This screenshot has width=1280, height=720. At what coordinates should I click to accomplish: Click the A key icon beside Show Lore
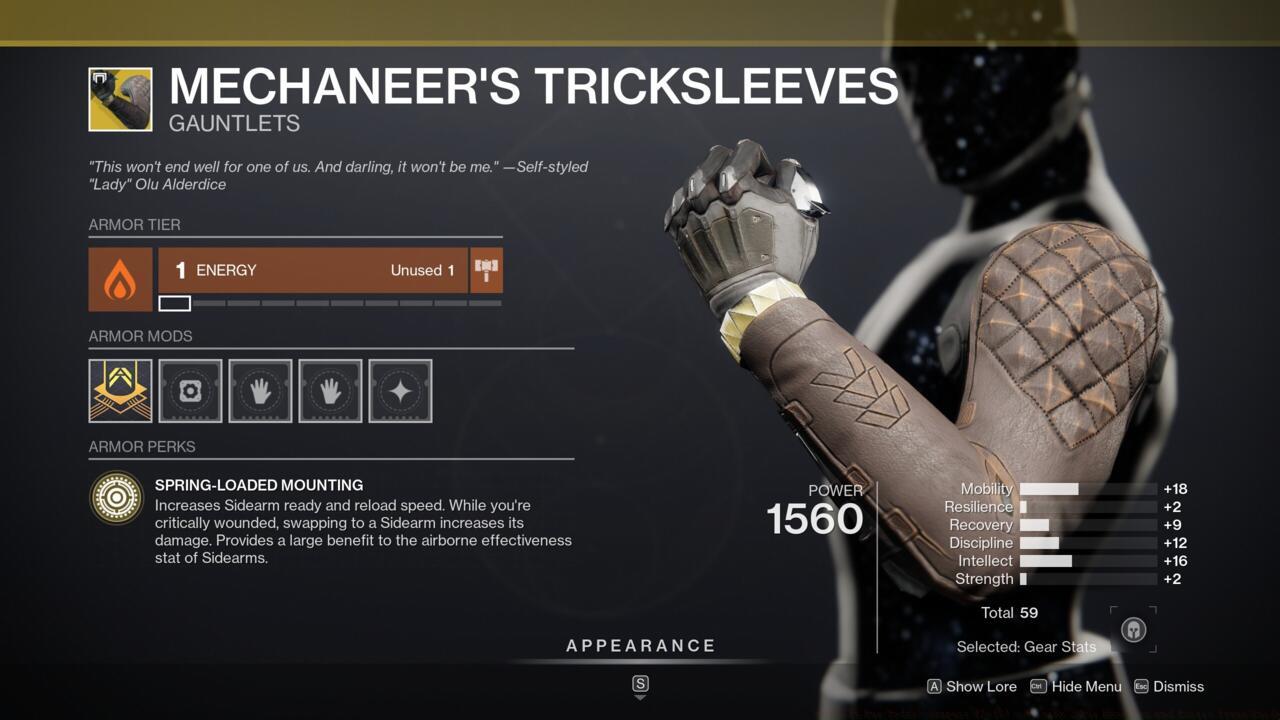[x=935, y=687]
